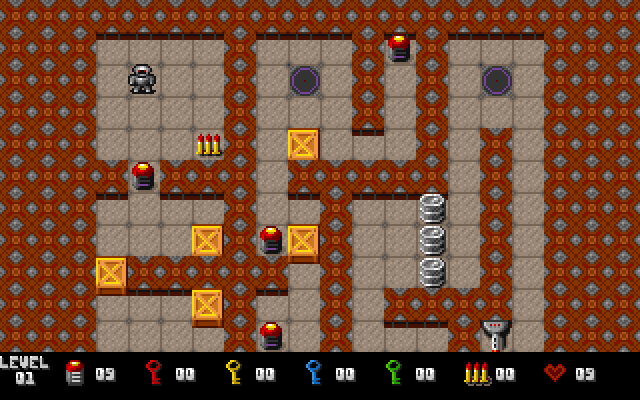Choose the blue key inventory icon
The height and width of the screenshot is (400, 640).
(314, 373)
